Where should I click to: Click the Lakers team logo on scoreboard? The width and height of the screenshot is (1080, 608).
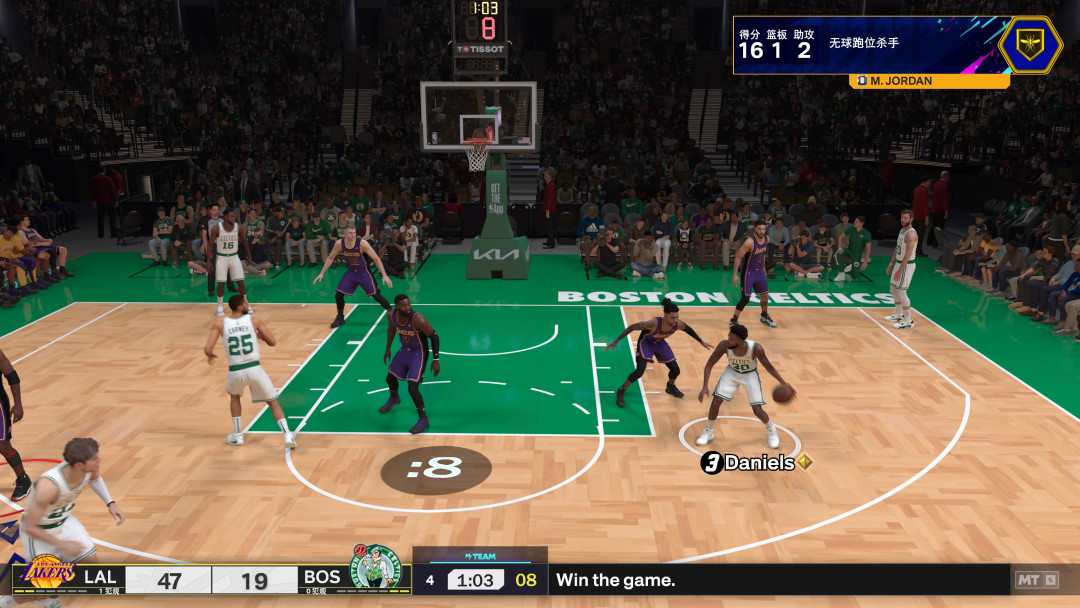(x=48, y=575)
